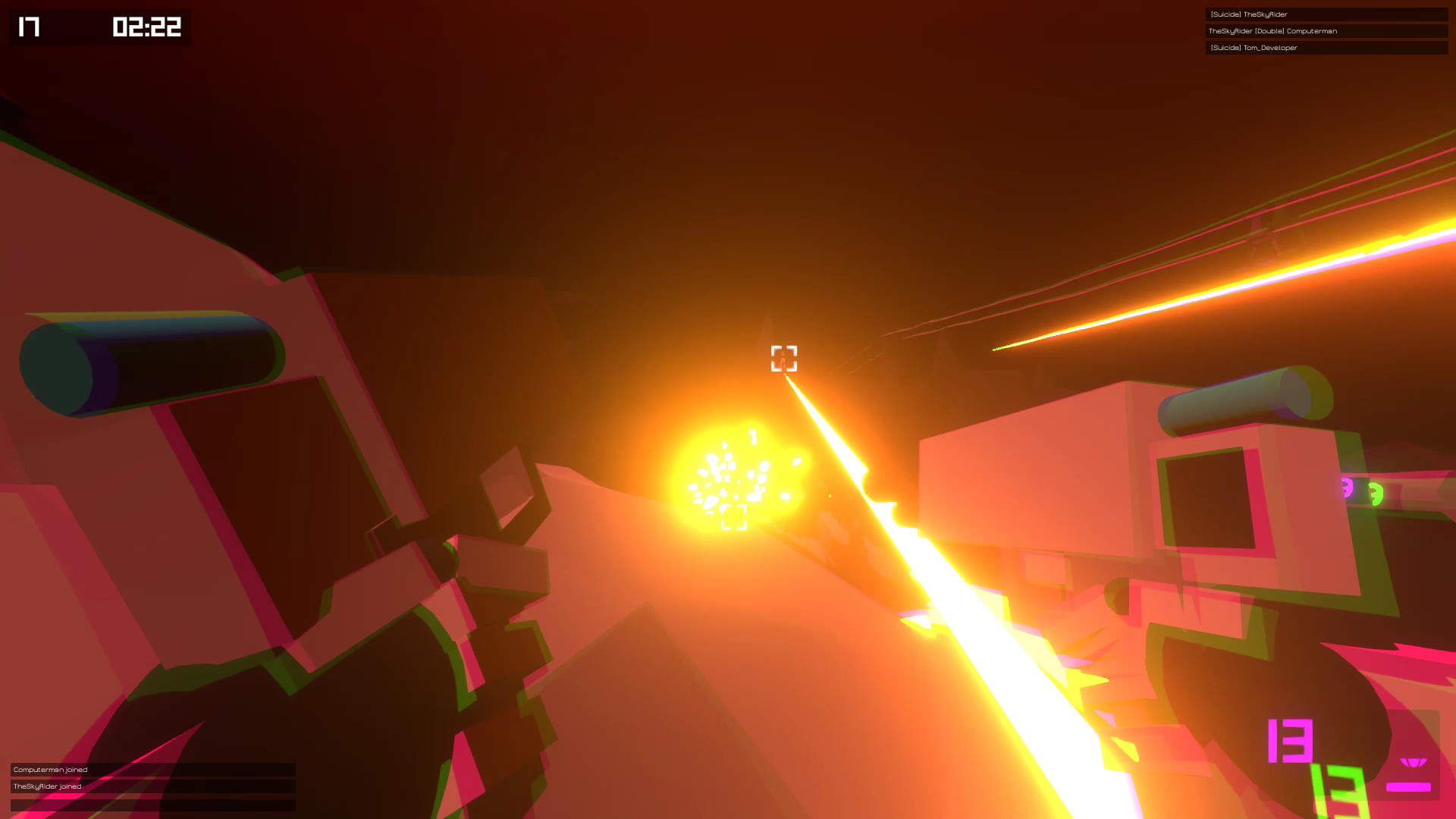This screenshot has height=819, width=1456.
Task: Toggle the "[Suicide] Tom_Developer" feed entry
Action: click(x=1326, y=48)
